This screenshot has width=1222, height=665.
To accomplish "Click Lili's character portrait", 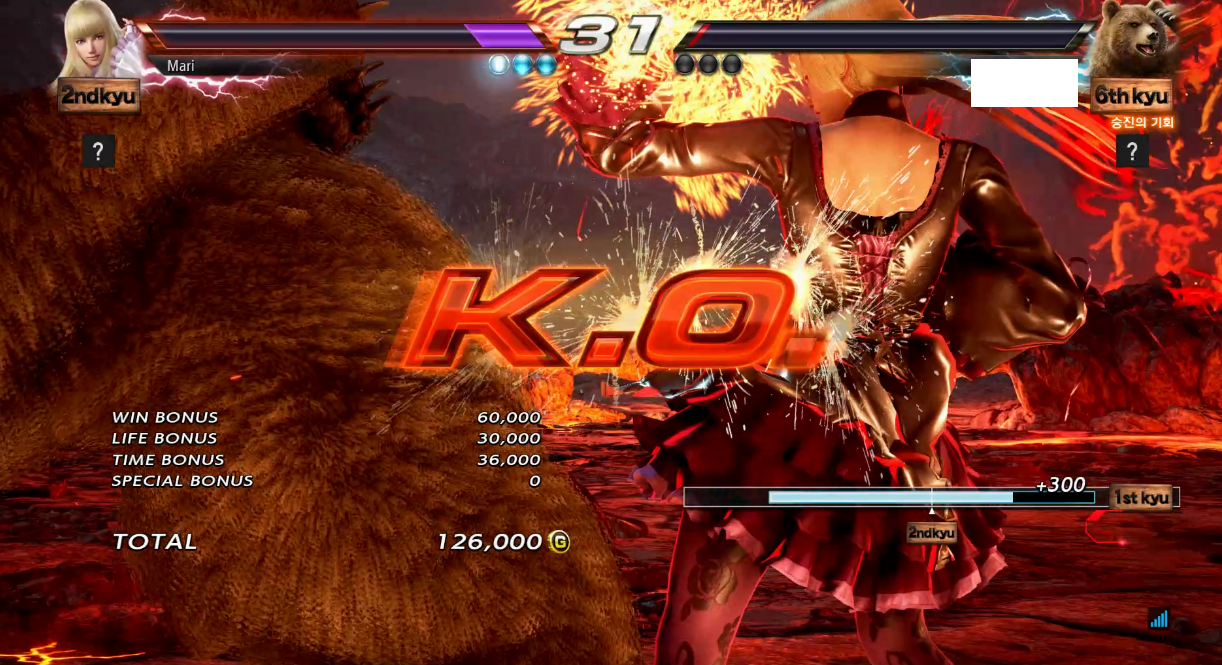I will point(97,38).
